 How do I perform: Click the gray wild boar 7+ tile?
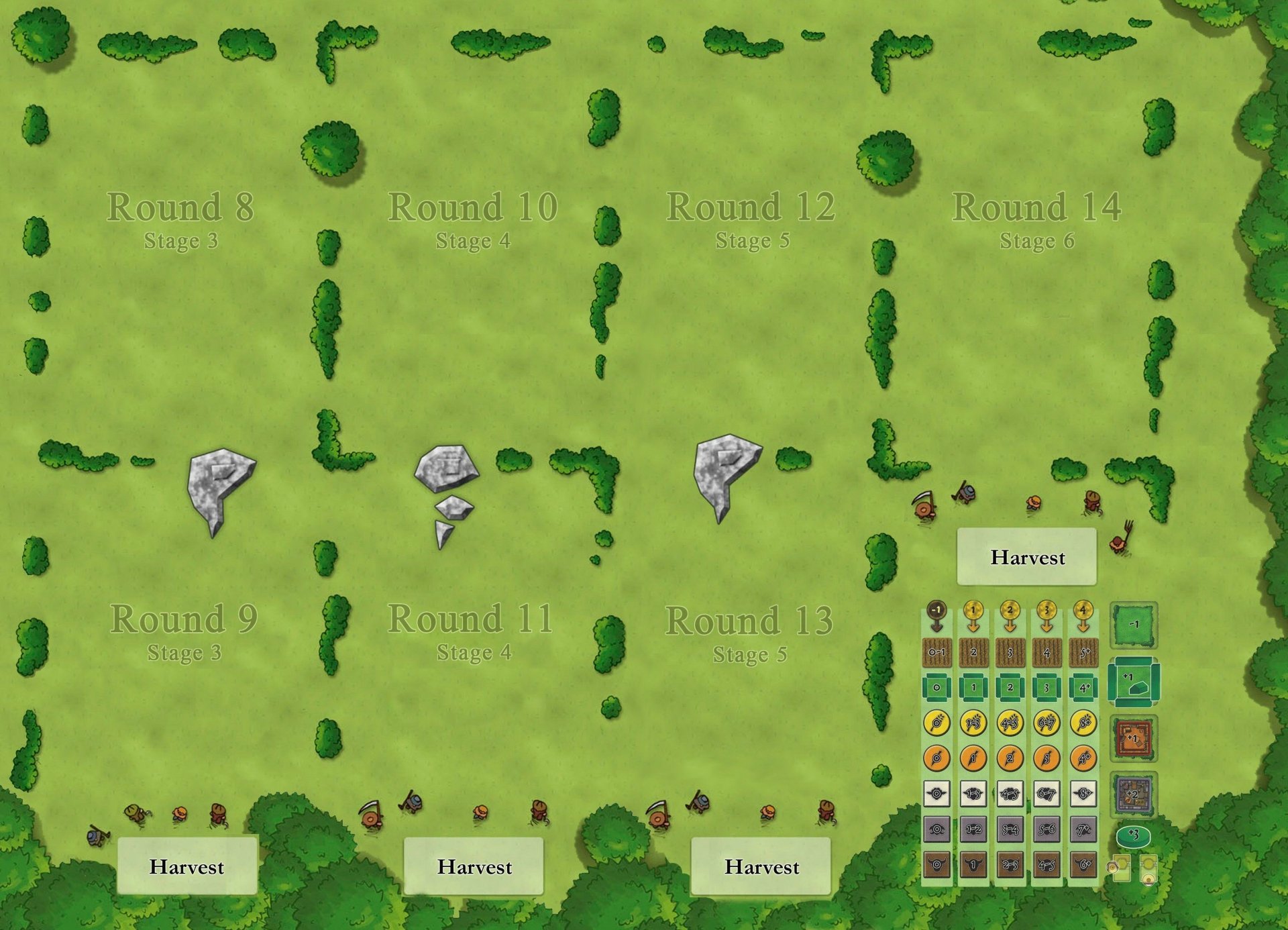pos(1083,828)
